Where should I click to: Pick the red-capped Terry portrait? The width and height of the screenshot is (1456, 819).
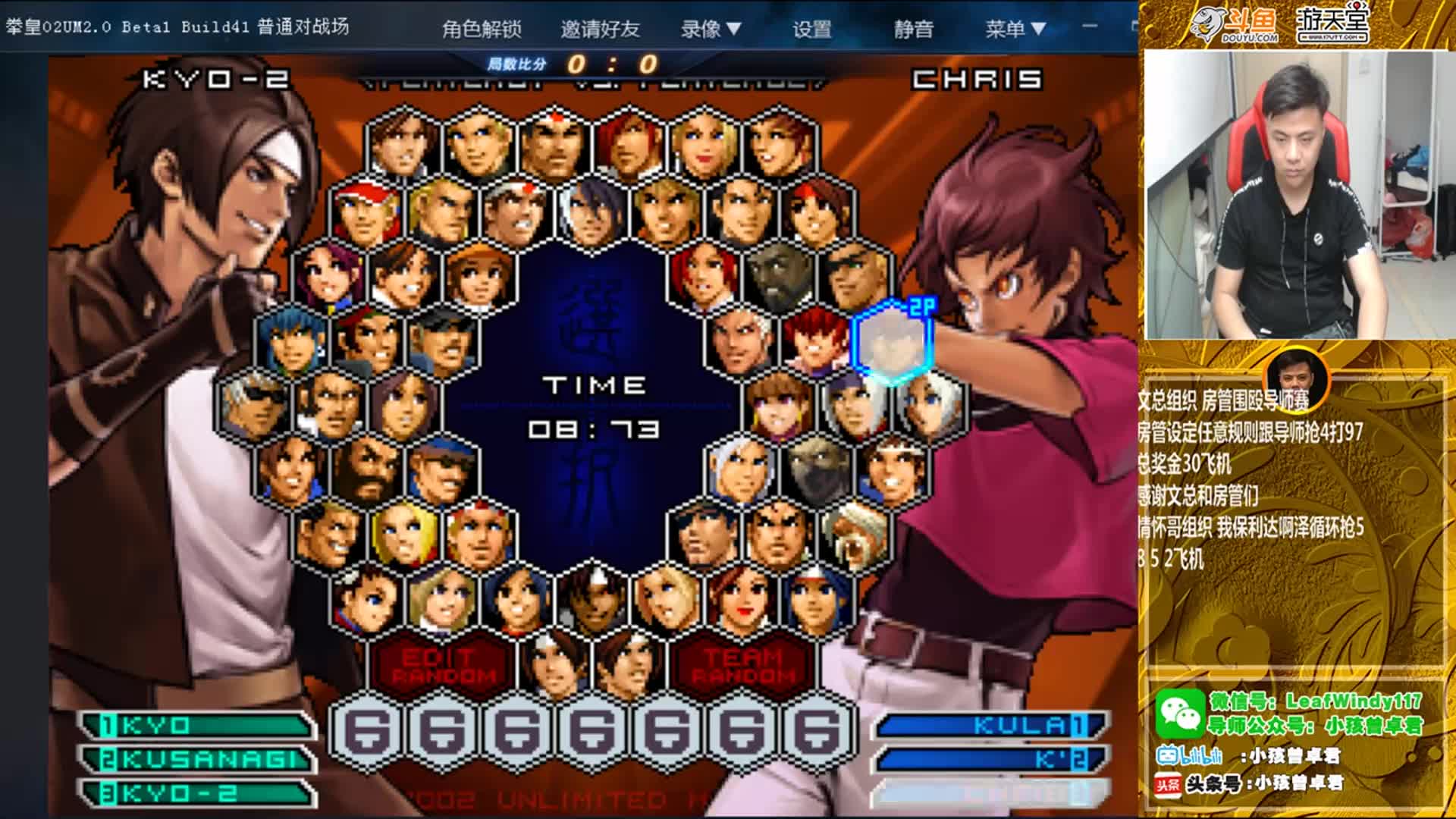point(366,212)
